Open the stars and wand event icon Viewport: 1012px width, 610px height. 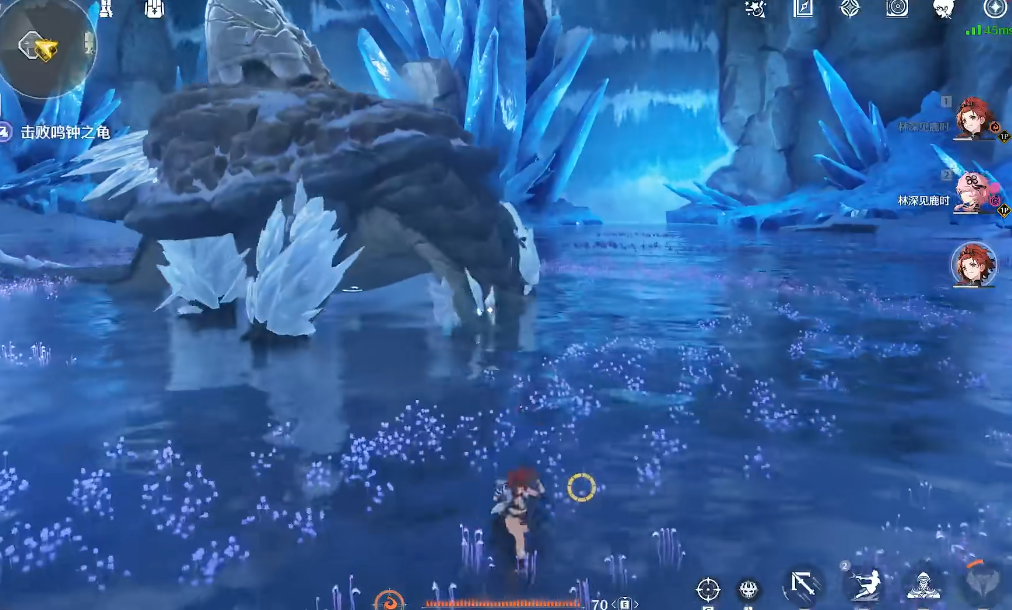pos(757,9)
